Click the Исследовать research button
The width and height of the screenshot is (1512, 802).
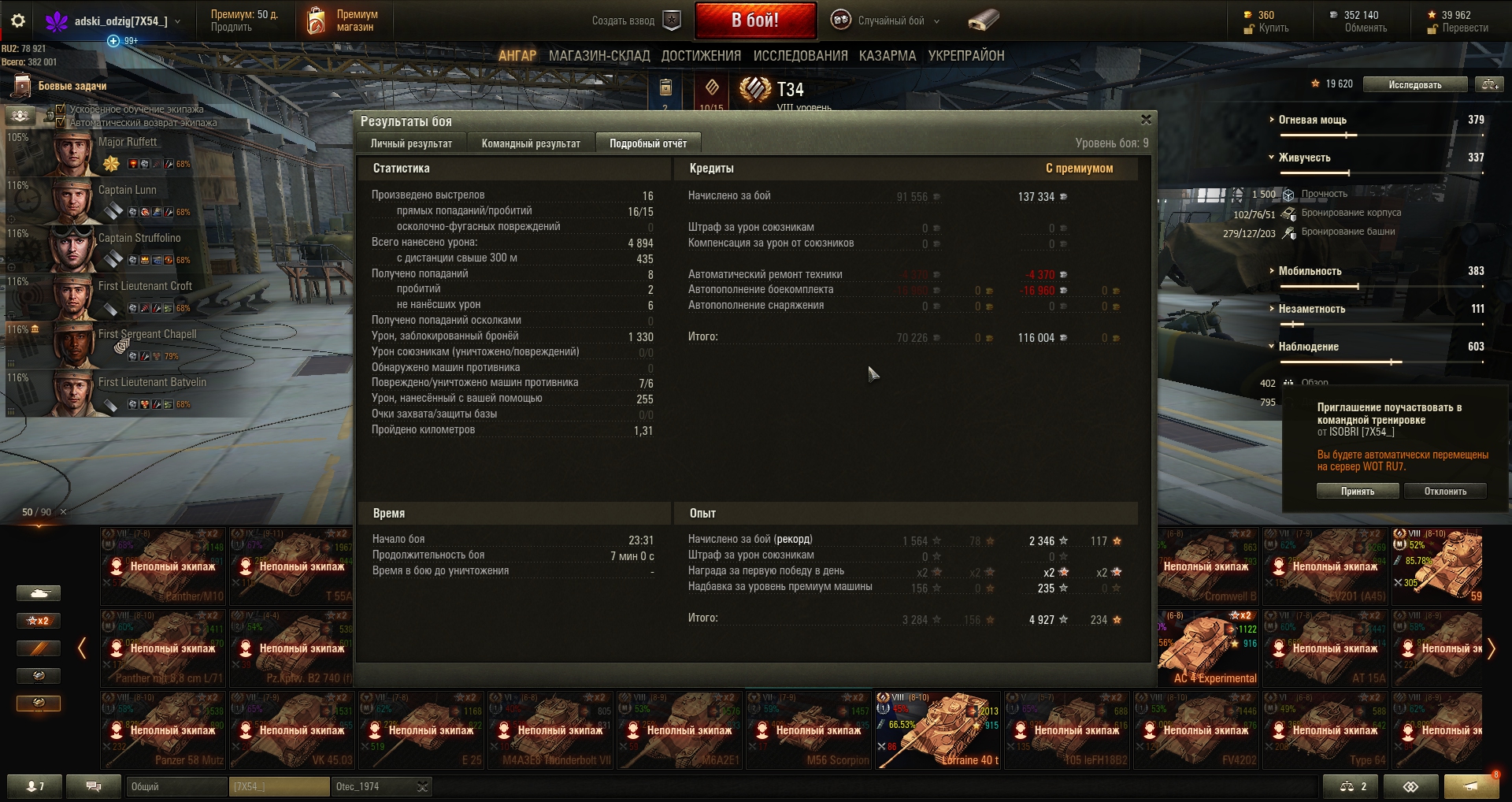pos(1414,84)
